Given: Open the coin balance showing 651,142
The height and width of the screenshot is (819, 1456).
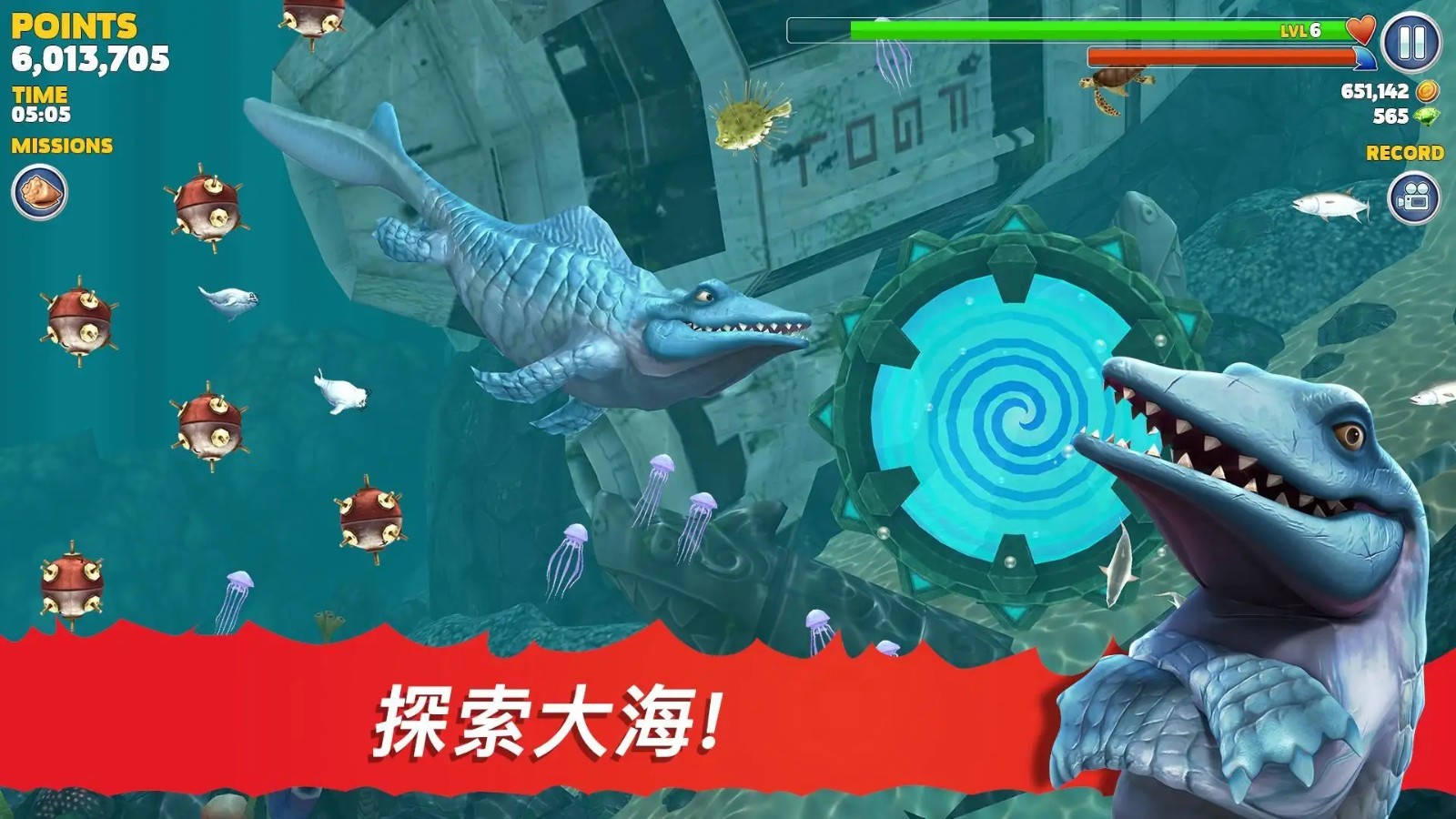Looking at the screenshot, I should tap(1374, 90).
